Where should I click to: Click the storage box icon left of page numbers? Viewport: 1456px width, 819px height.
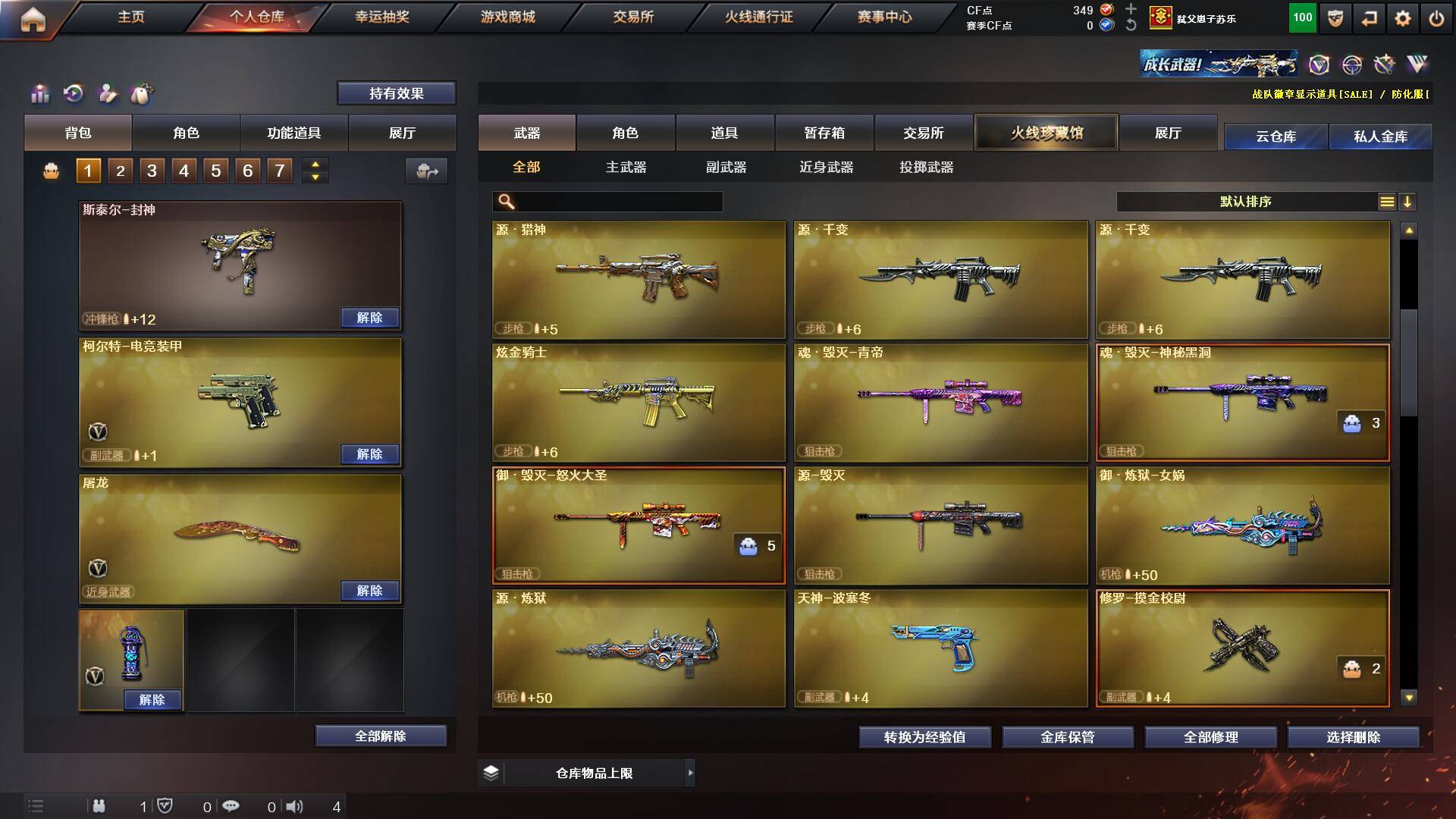(52, 171)
